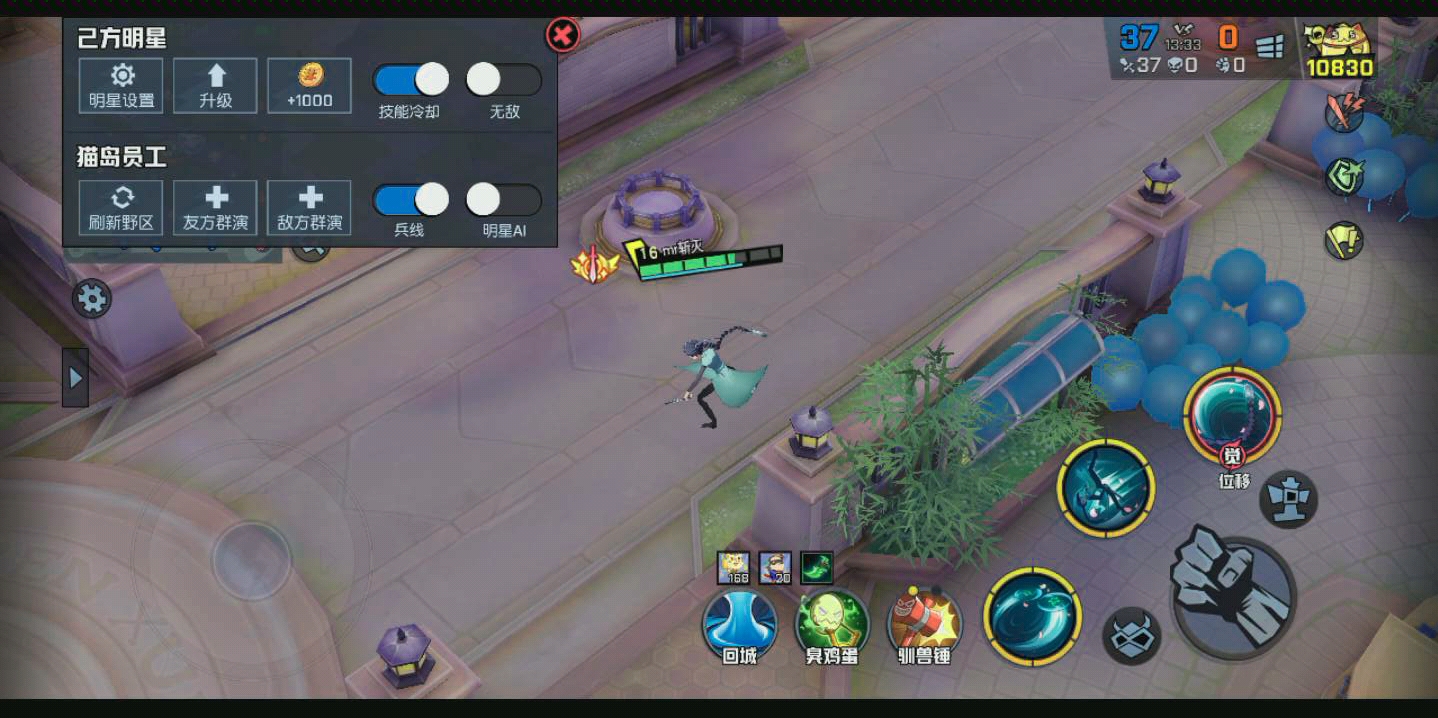1438x718 pixels.
Task: Use the 回城 recall ability
Action: point(740,622)
